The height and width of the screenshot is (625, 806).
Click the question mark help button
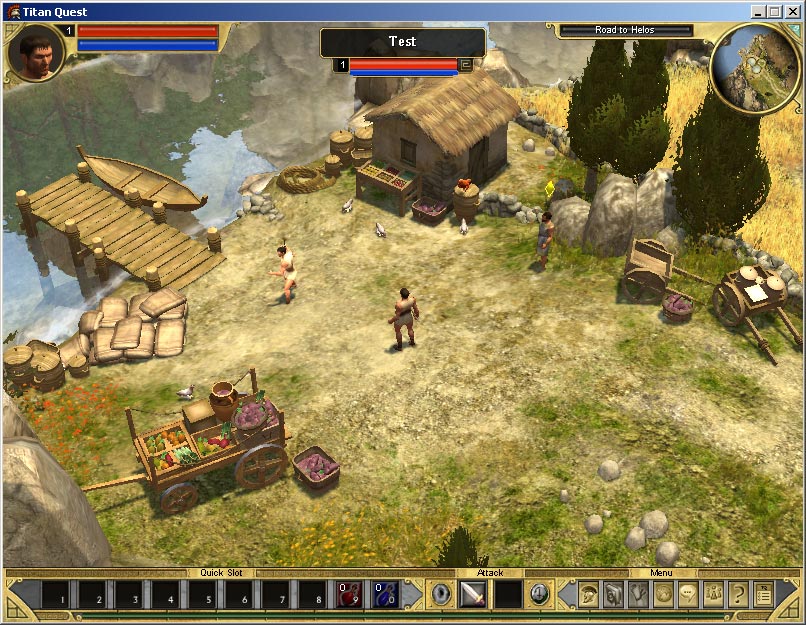tap(738, 594)
